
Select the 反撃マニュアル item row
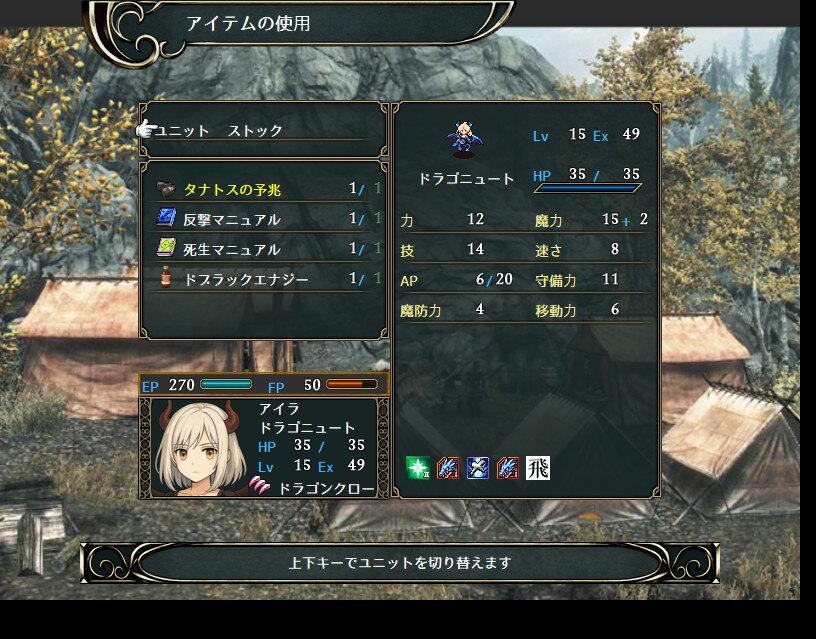[231, 219]
